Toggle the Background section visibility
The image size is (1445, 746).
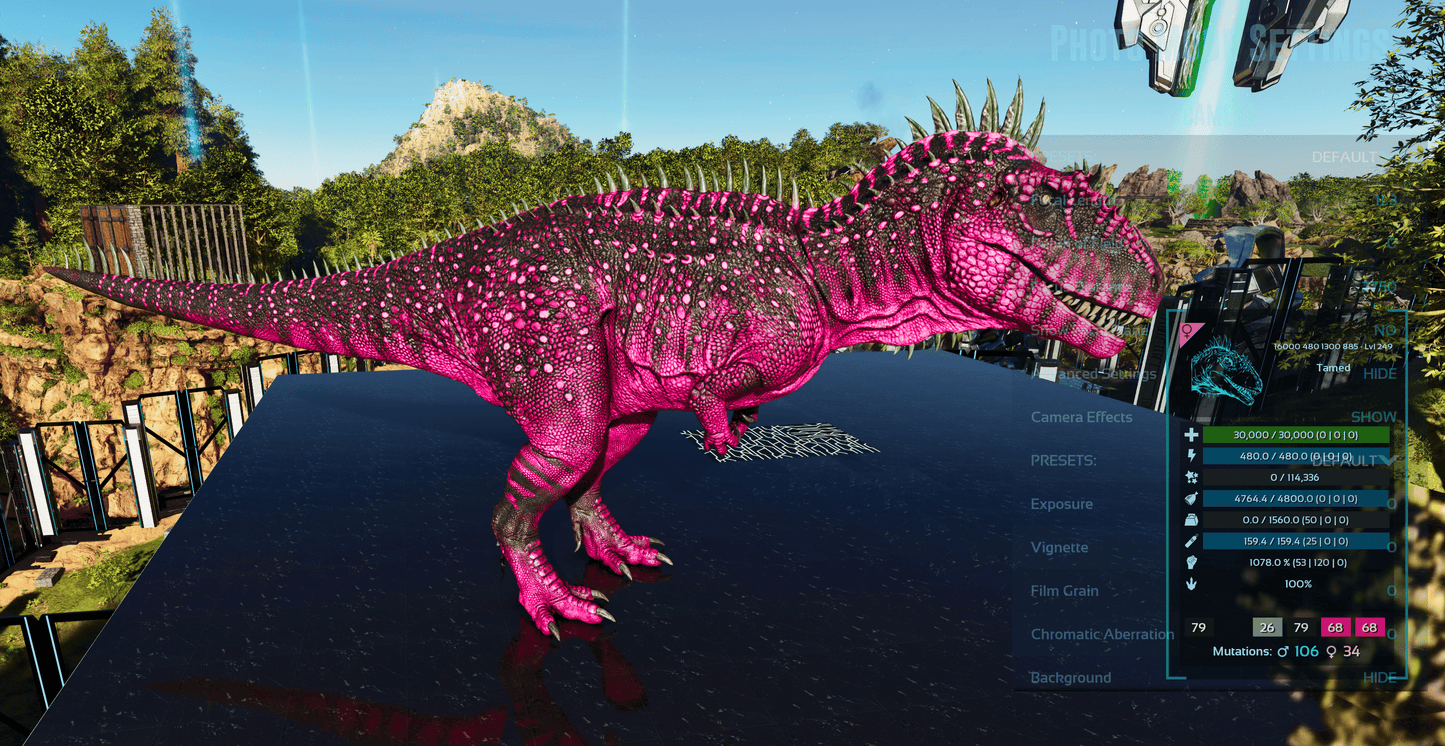click(1379, 678)
